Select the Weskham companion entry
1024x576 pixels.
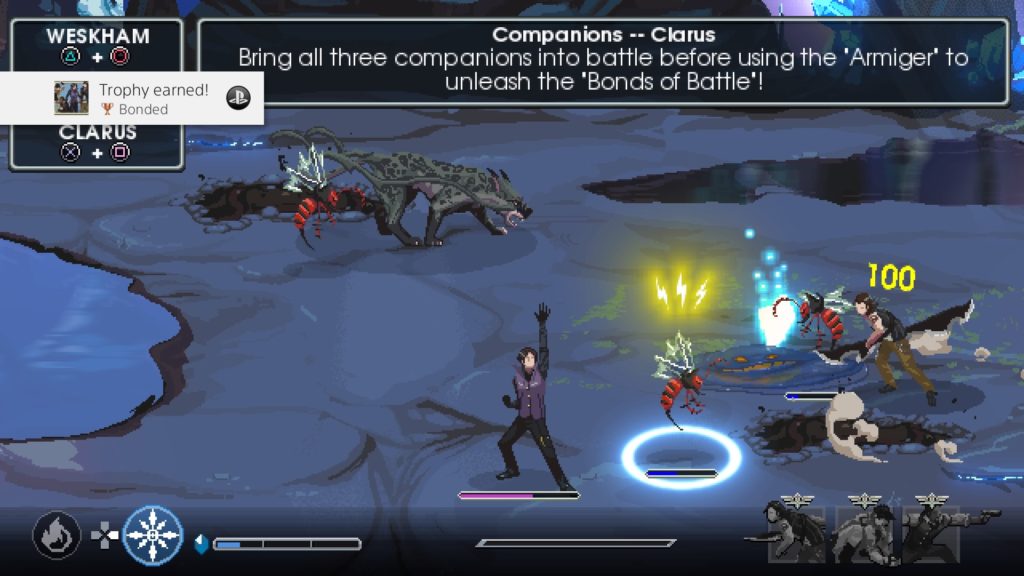(x=97, y=45)
